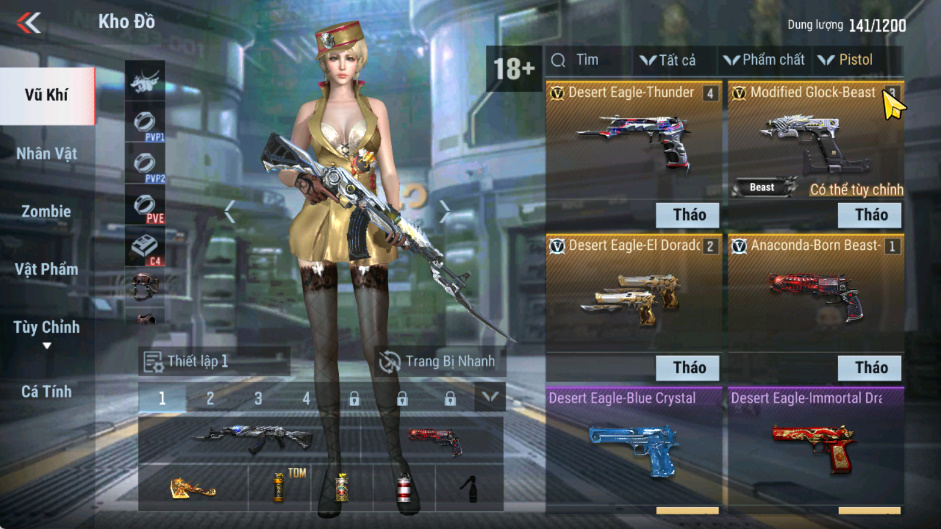
Task: Unequip the Desert Eagle-Thunder with Tháo
Action: [689, 214]
